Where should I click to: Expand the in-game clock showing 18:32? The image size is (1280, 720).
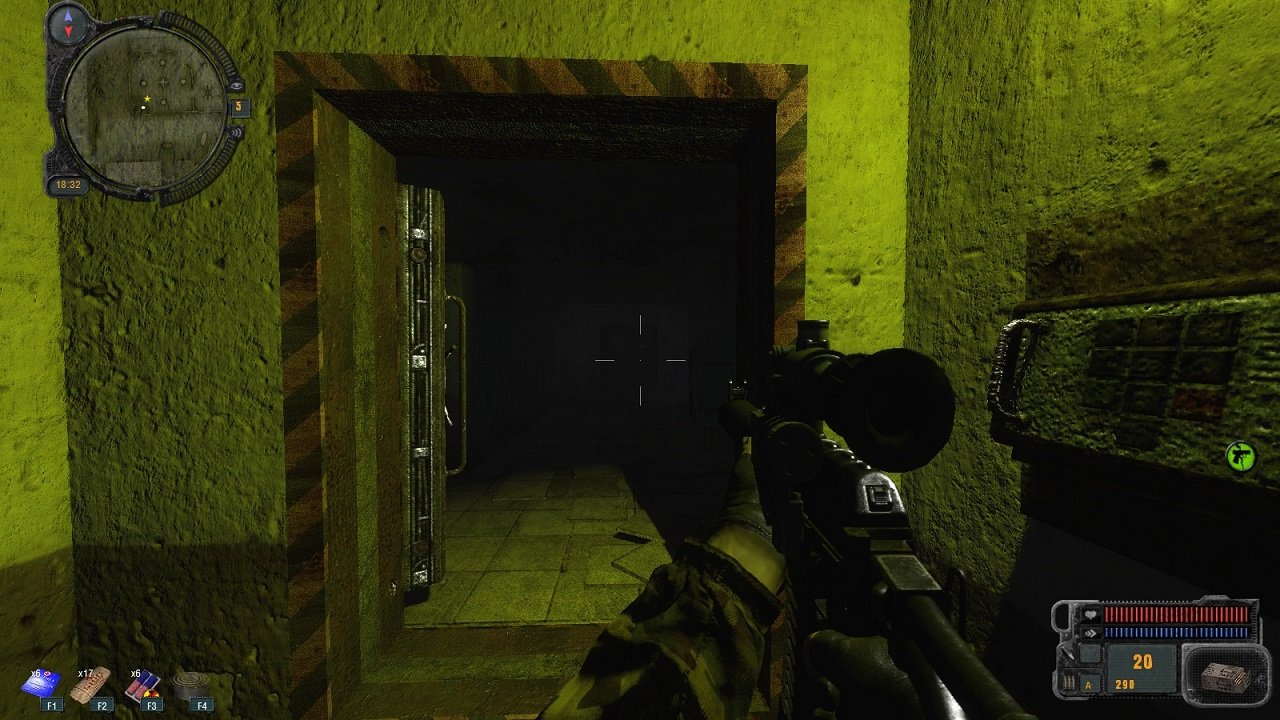pyautogui.click(x=66, y=183)
